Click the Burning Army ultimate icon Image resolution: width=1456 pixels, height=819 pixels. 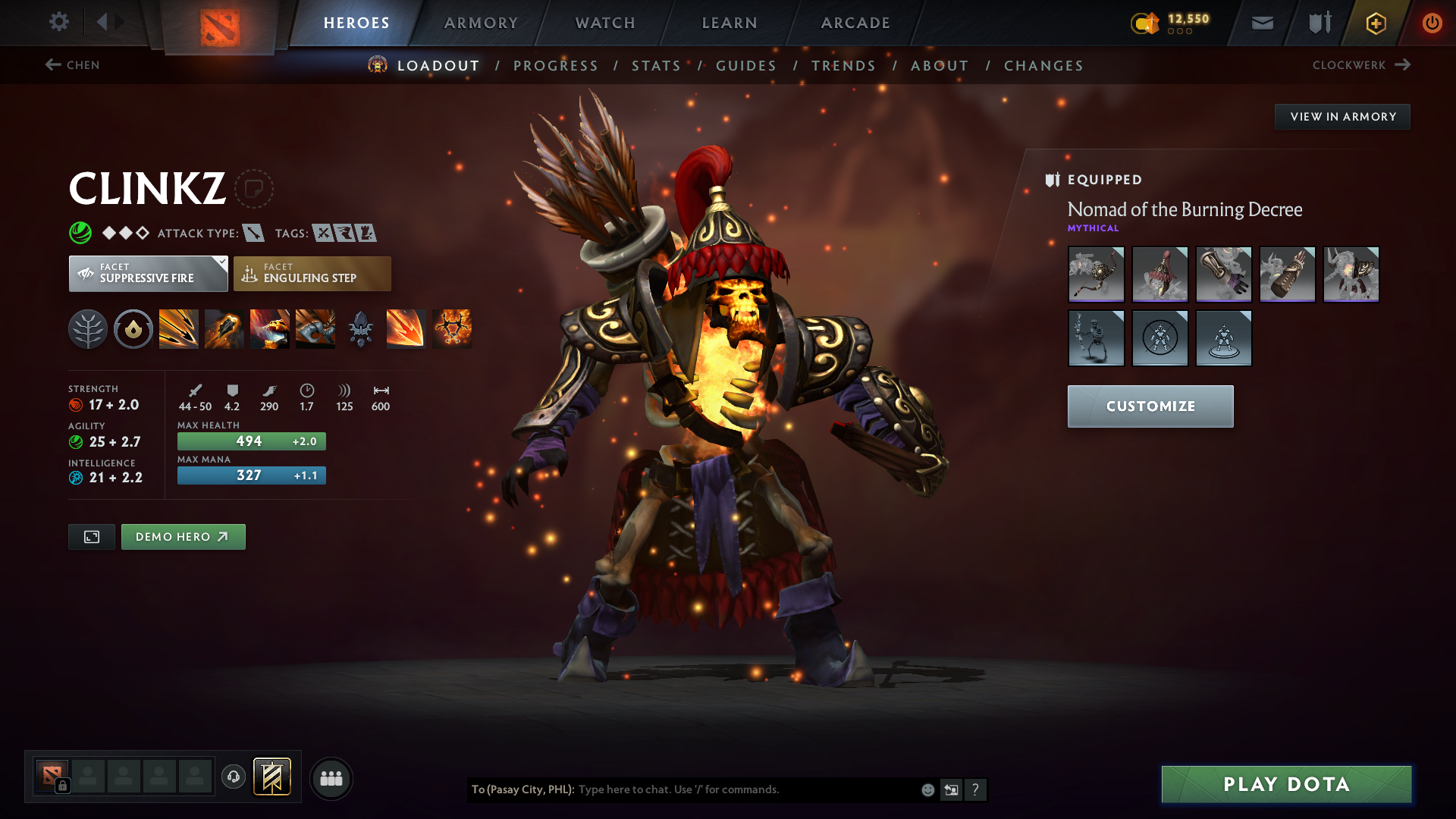tap(452, 328)
